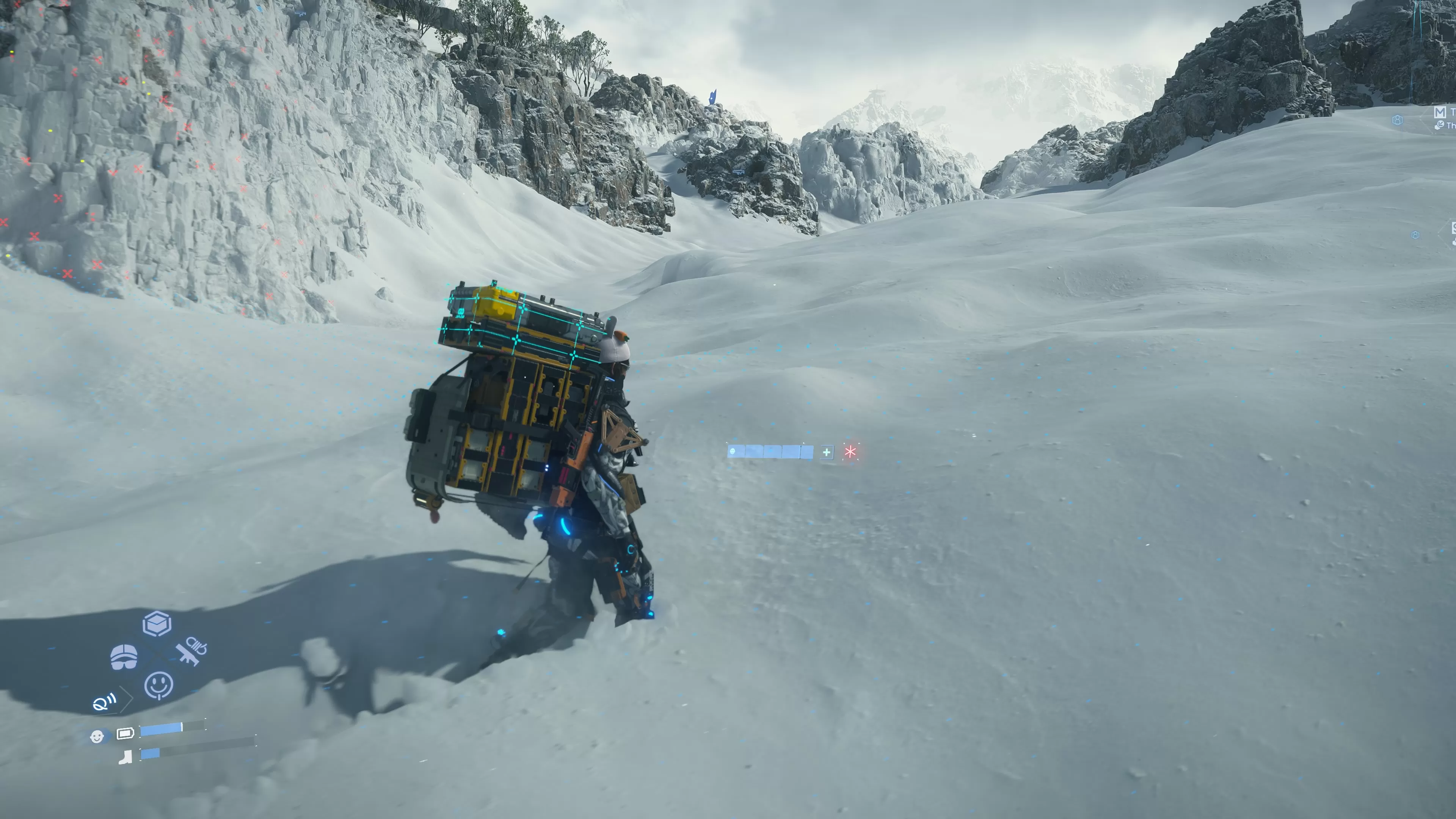
Task: Click the boot durability icon
Action: (x=126, y=756)
